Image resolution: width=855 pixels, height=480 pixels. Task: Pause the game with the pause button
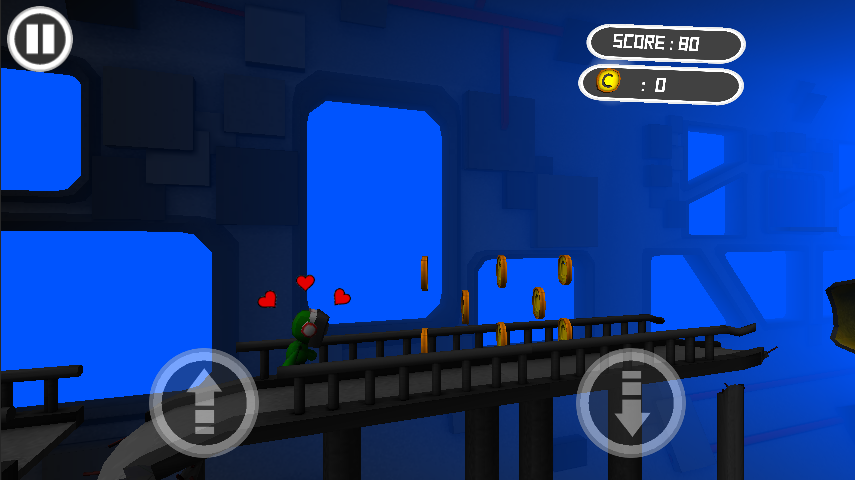click(x=40, y=40)
